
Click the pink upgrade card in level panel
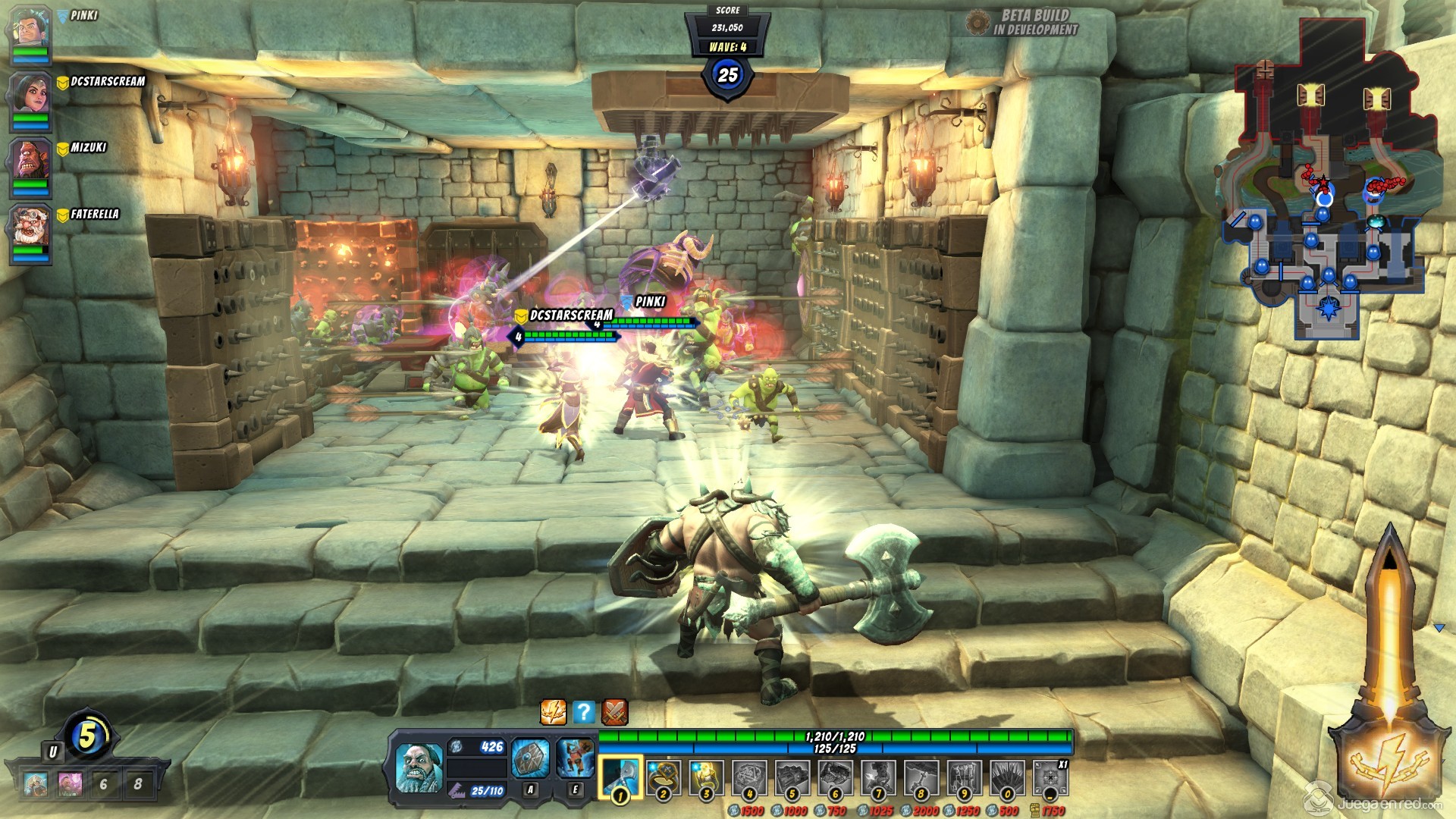pyautogui.click(x=70, y=783)
